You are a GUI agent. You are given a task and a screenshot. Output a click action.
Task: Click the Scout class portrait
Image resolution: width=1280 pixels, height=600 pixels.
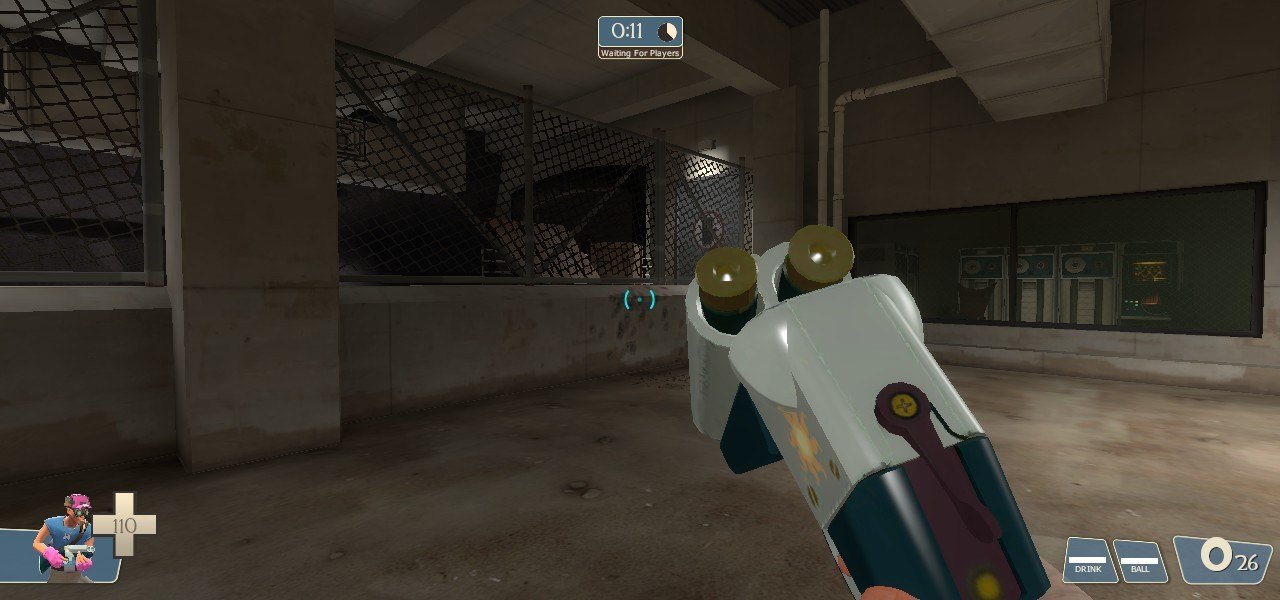tap(67, 537)
